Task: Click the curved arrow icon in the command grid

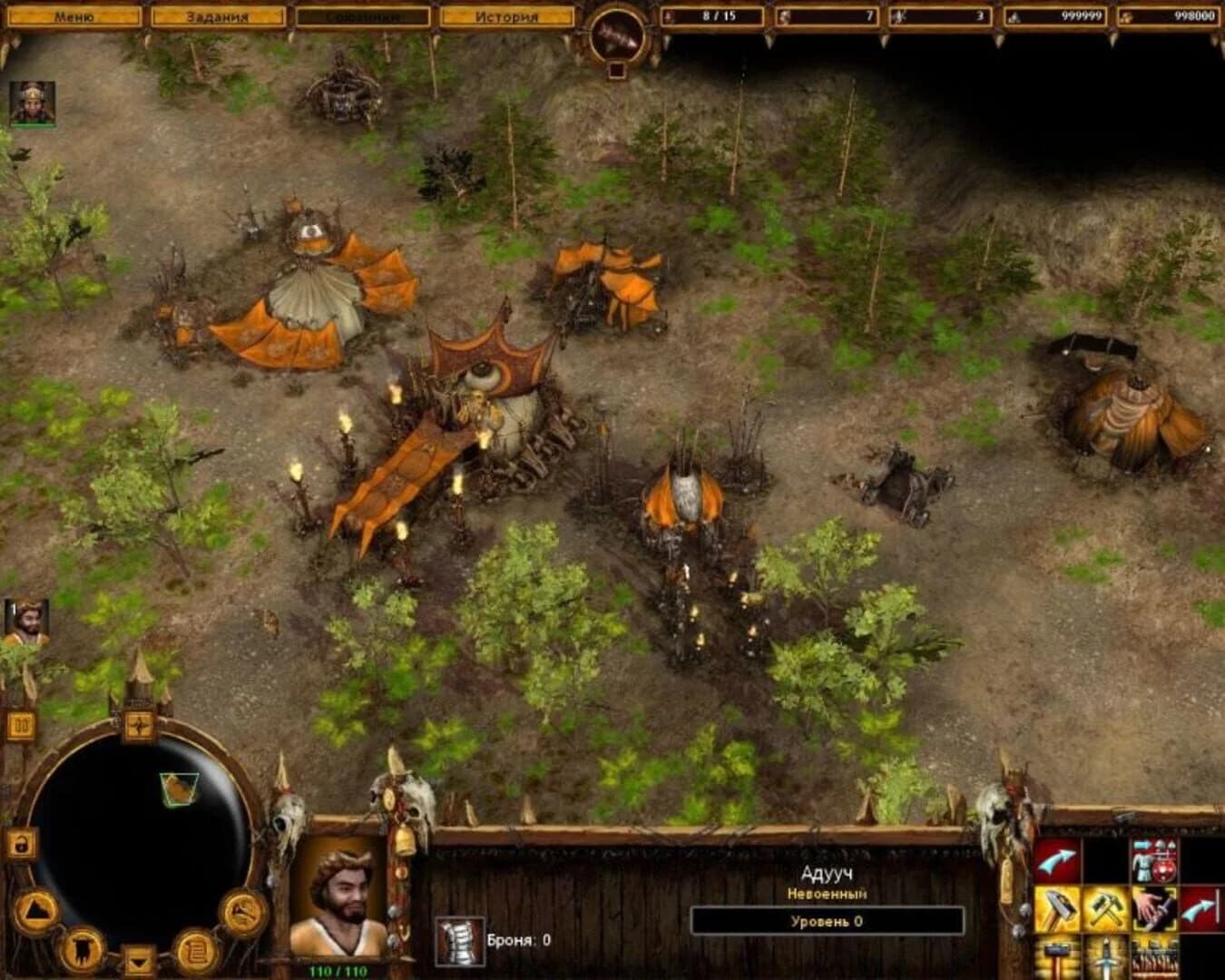Action: pyautogui.click(x=1055, y=860)
